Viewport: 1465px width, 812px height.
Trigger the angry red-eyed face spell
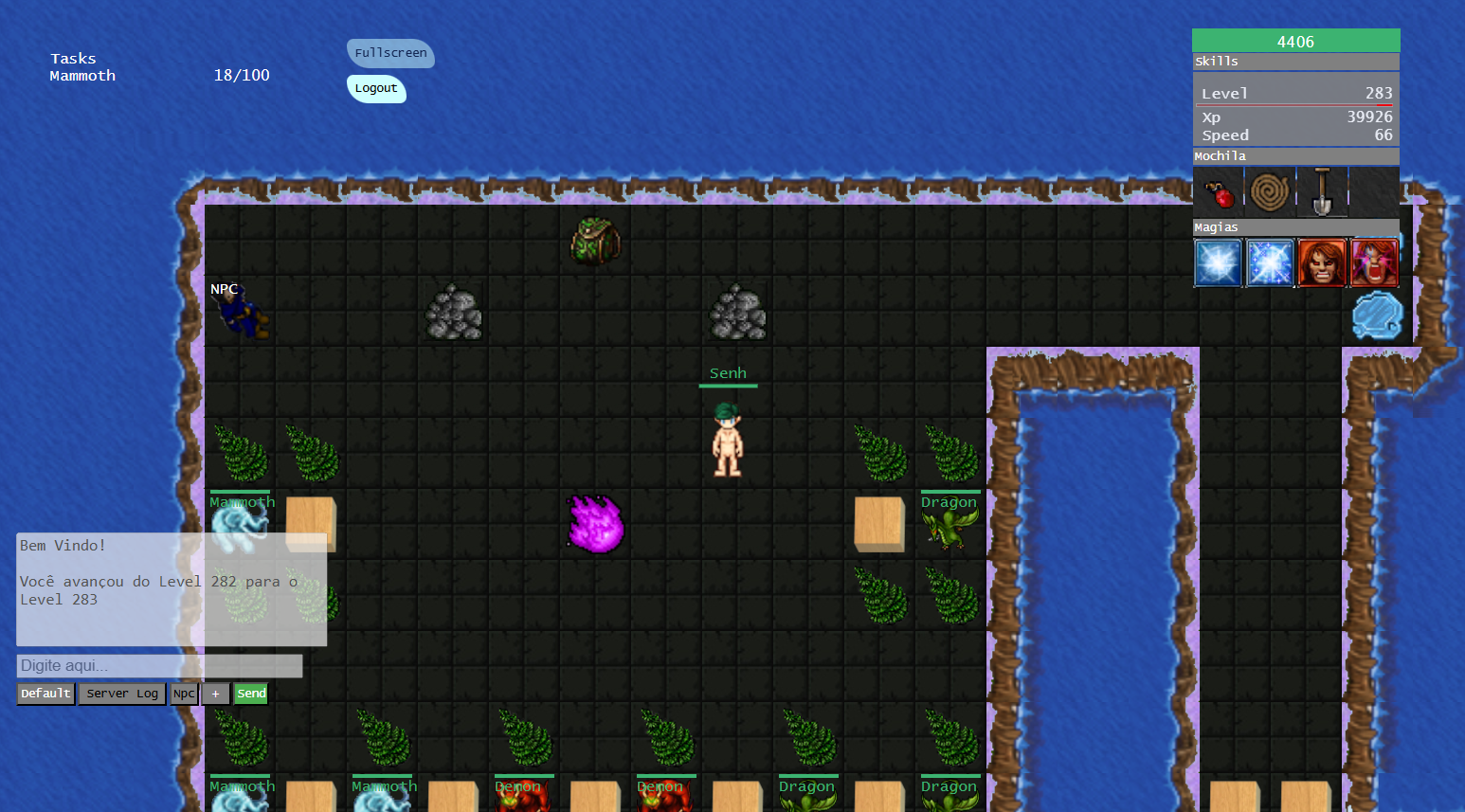click(1322, 262)
